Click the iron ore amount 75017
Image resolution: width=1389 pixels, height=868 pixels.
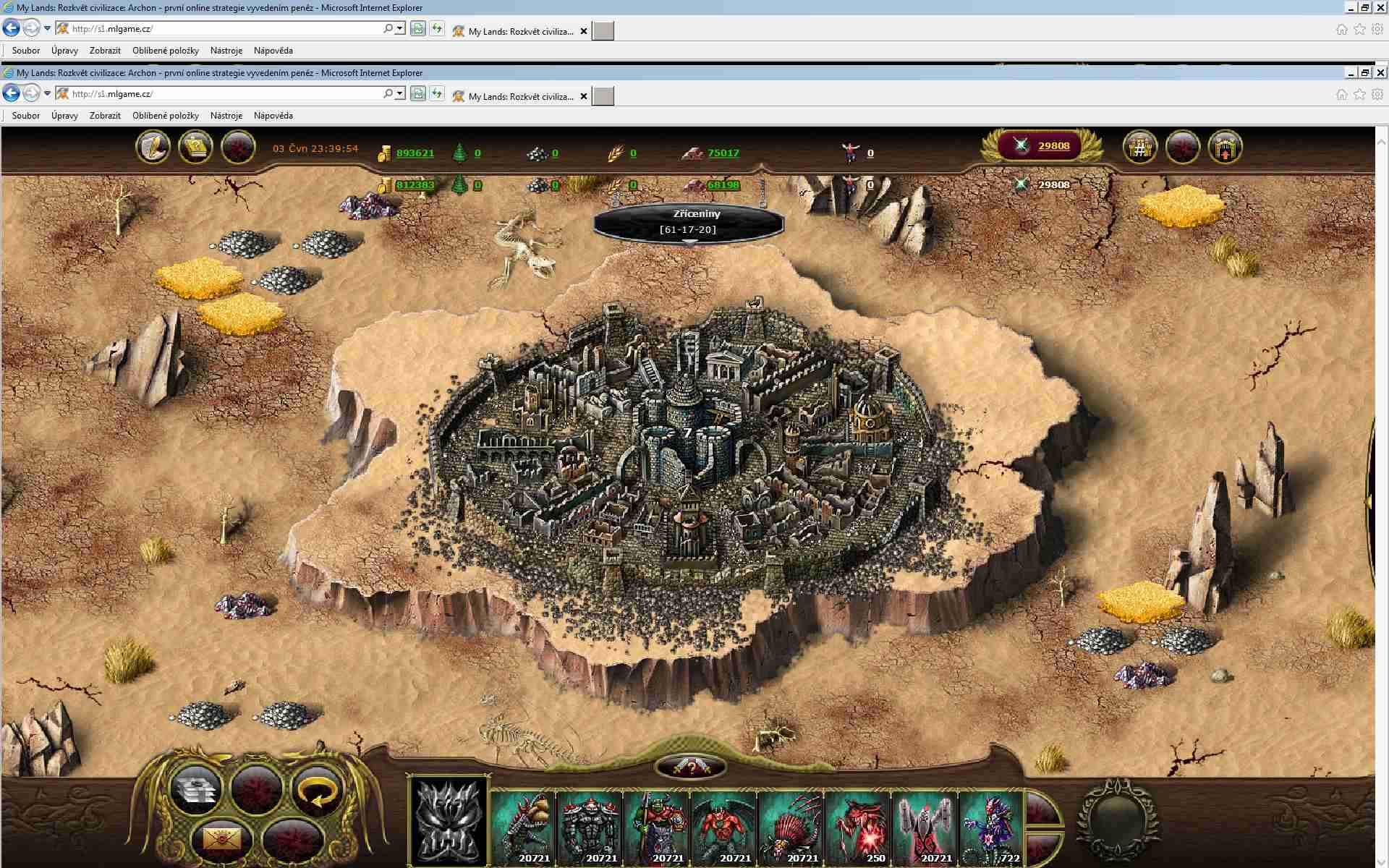[723, 153]
